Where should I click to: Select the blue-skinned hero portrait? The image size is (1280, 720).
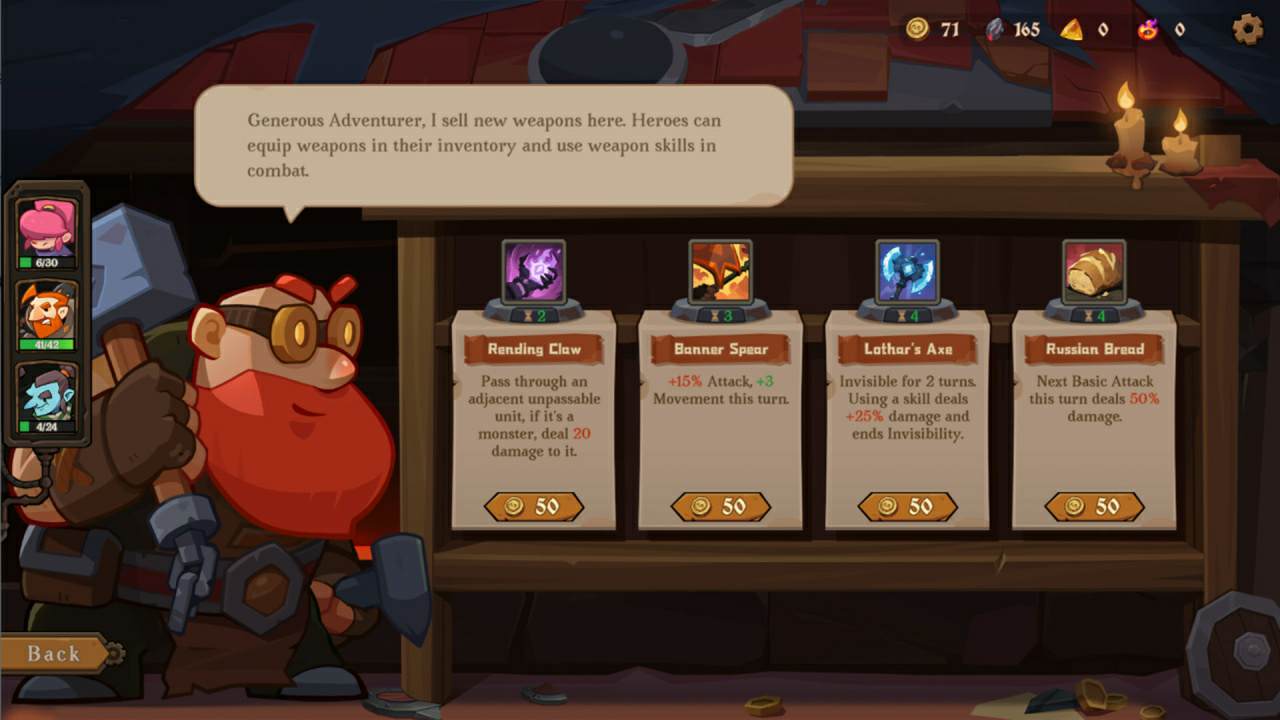pos(47,394)
